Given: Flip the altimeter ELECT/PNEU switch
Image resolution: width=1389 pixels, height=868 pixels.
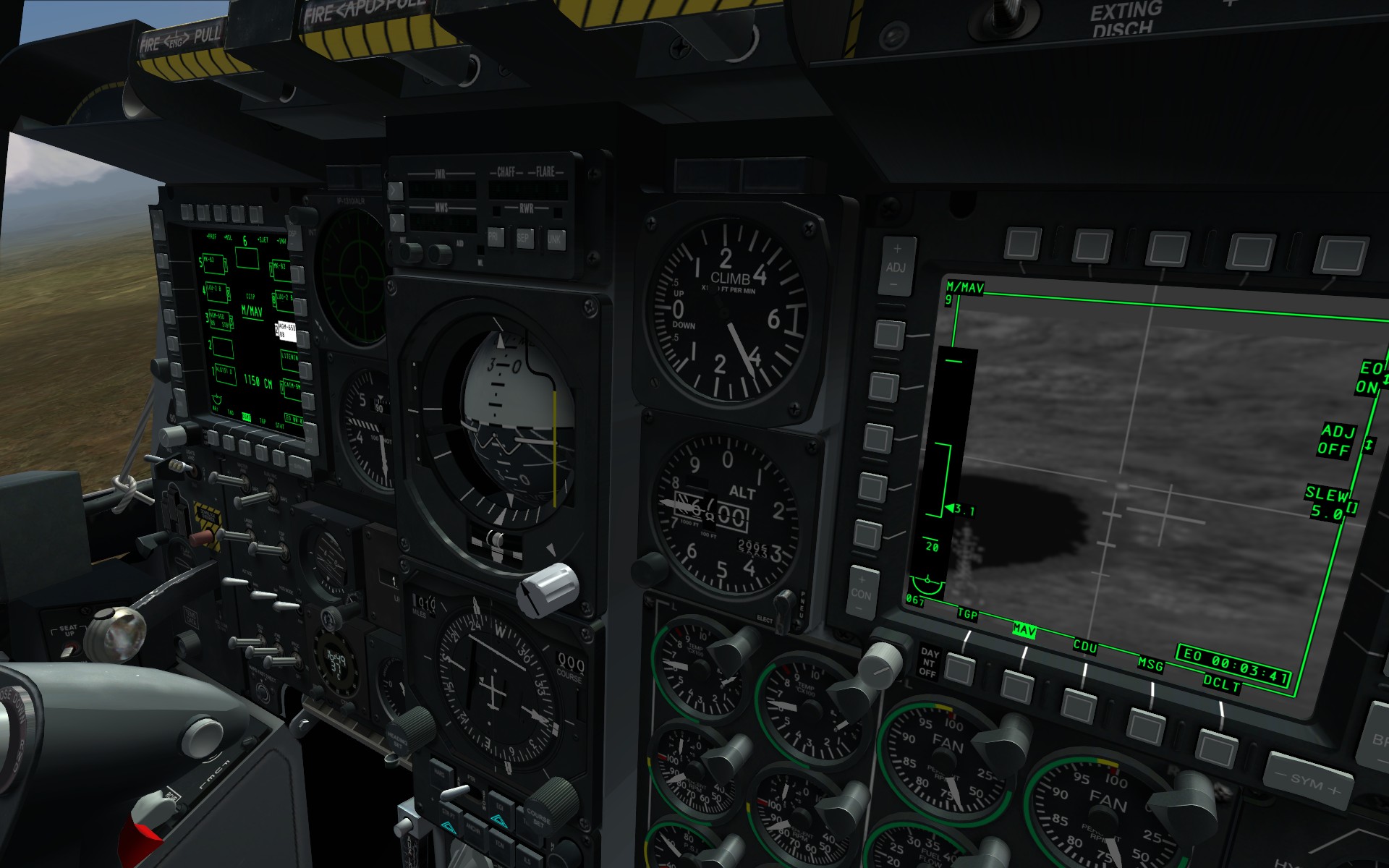Looking at the screenshot, I should click(x=783, y=602).
